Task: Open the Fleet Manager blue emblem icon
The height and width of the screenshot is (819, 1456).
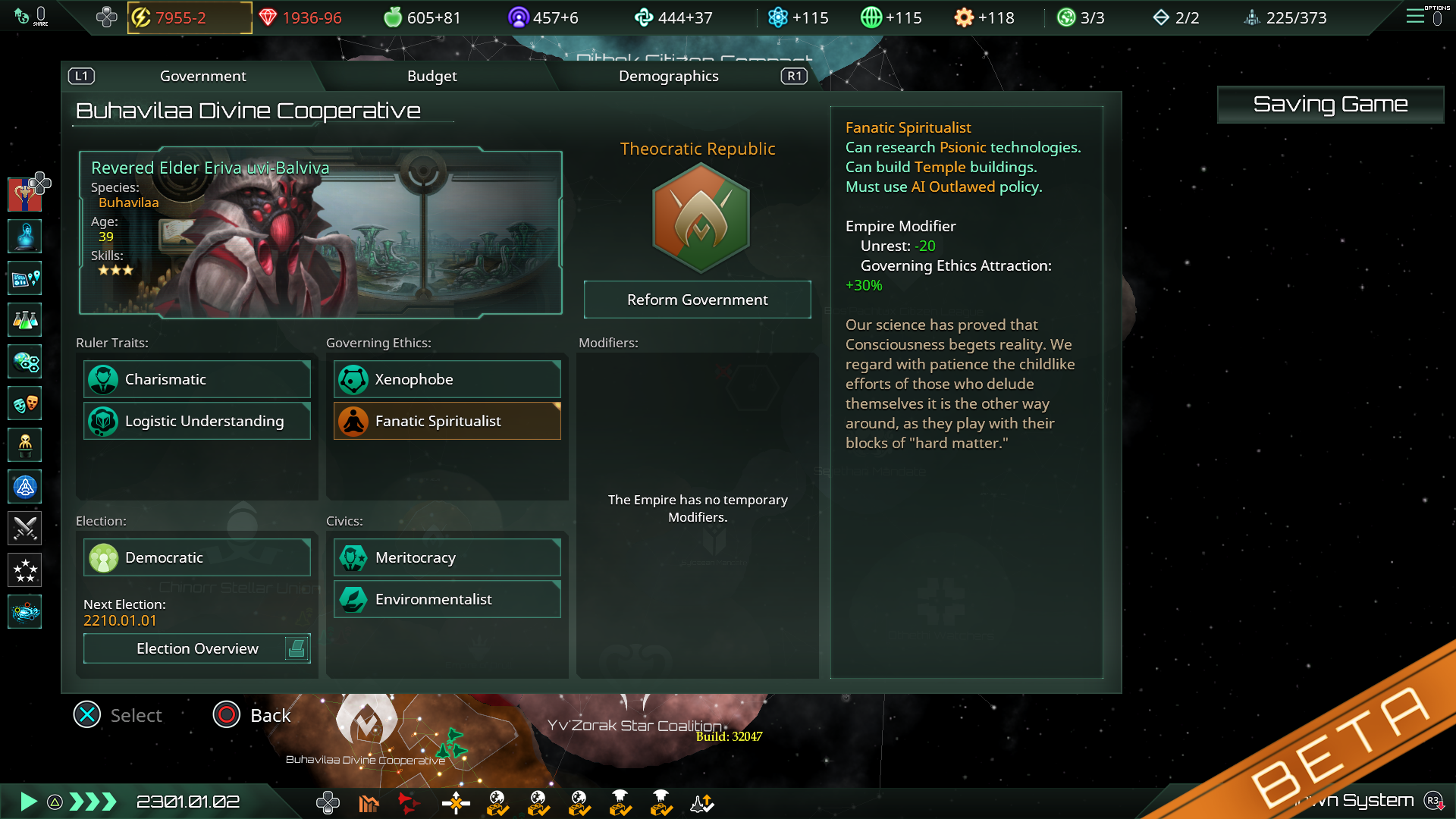Action: (x=24, y=487)
